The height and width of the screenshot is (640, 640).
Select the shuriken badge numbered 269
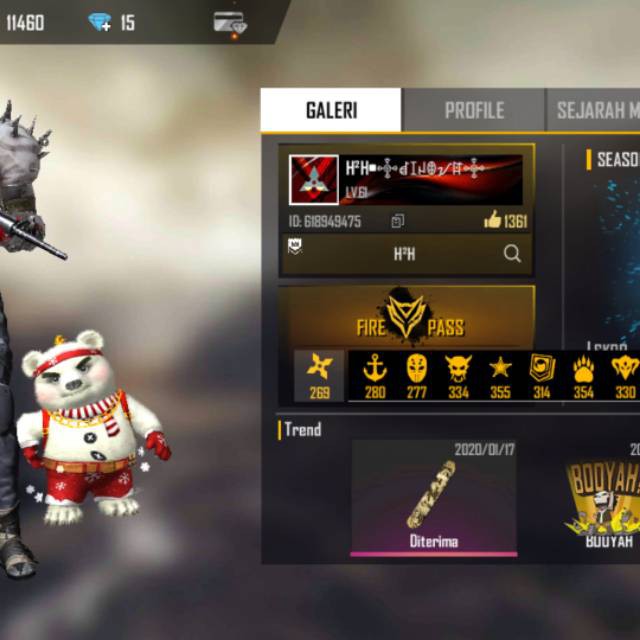pyautogui.click(x=320, y=375)
